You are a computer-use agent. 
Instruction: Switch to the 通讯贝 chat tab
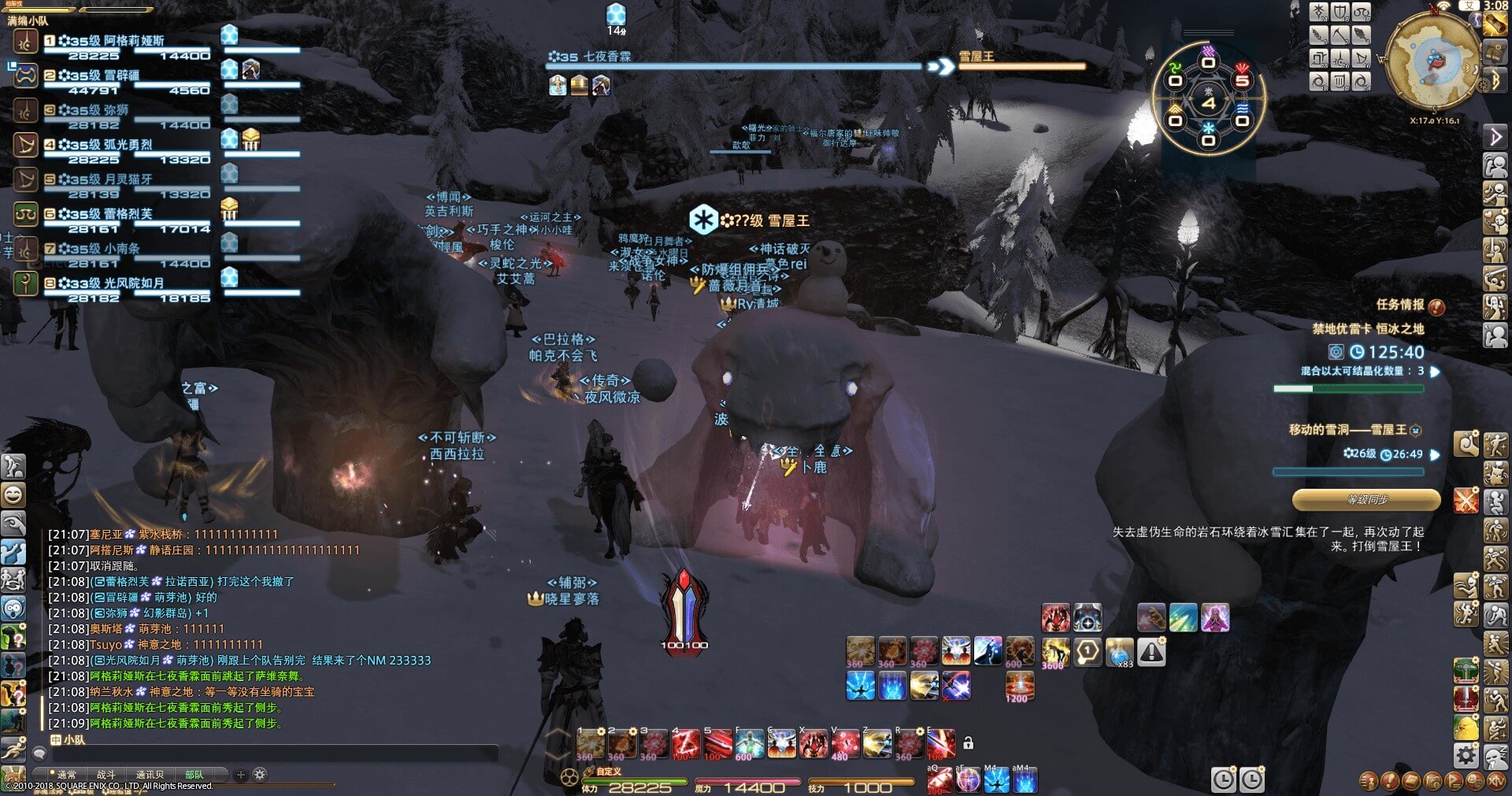(150, 775)
